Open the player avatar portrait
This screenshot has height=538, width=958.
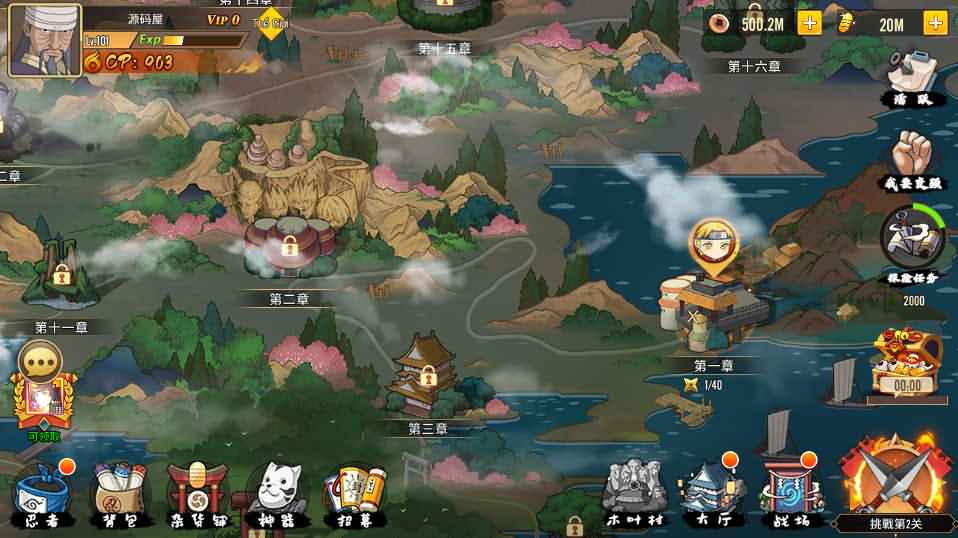(45, 40)
